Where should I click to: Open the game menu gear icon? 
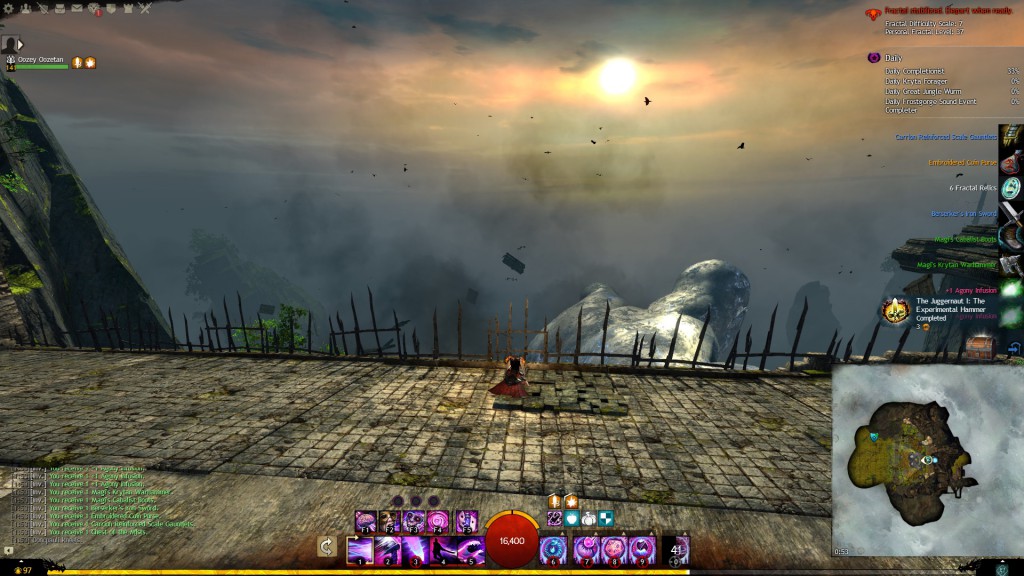click(x=6, y=9)
